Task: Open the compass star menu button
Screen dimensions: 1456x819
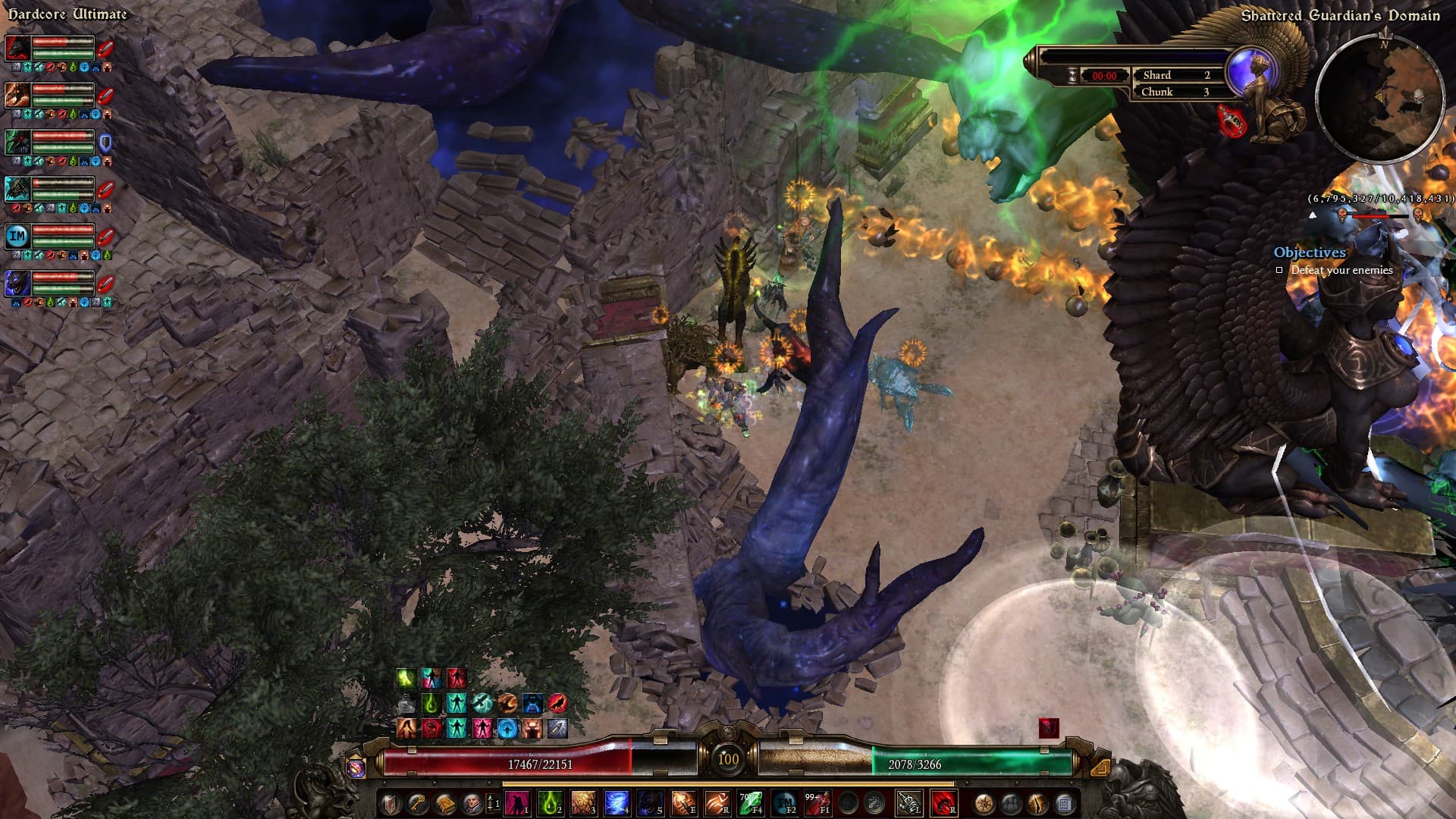Action: pos(984,803)
